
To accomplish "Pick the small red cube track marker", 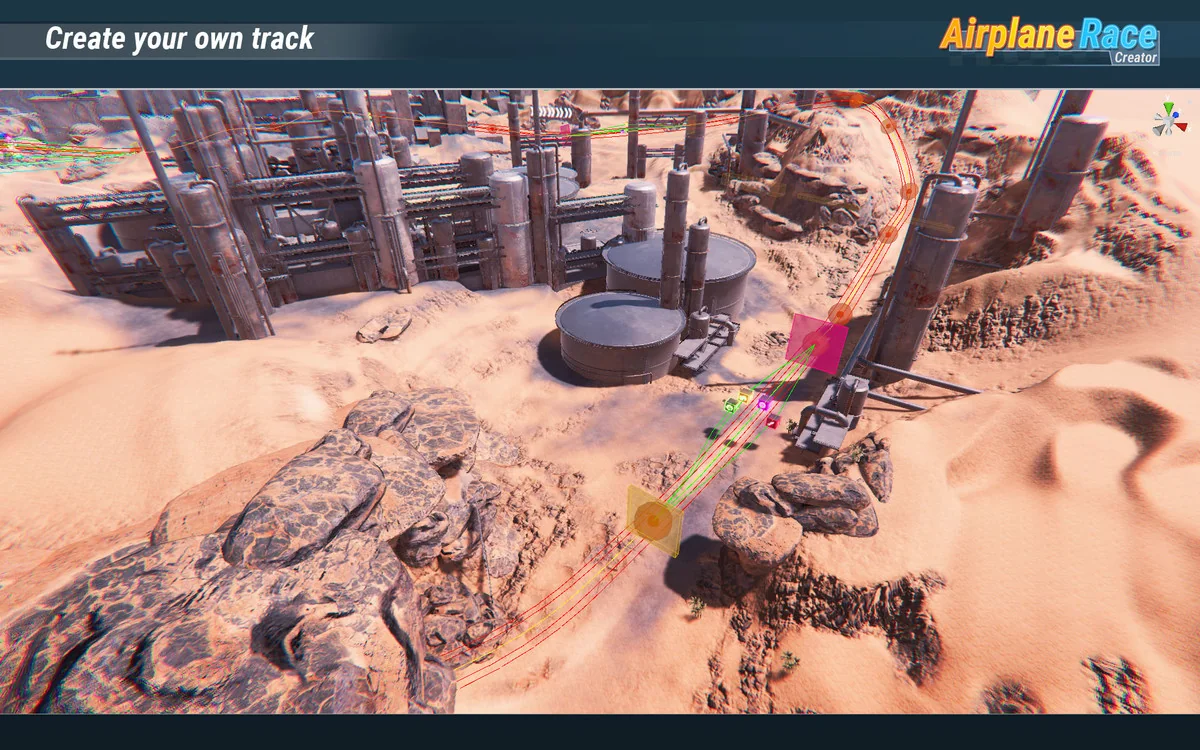I will coord(772,422).
